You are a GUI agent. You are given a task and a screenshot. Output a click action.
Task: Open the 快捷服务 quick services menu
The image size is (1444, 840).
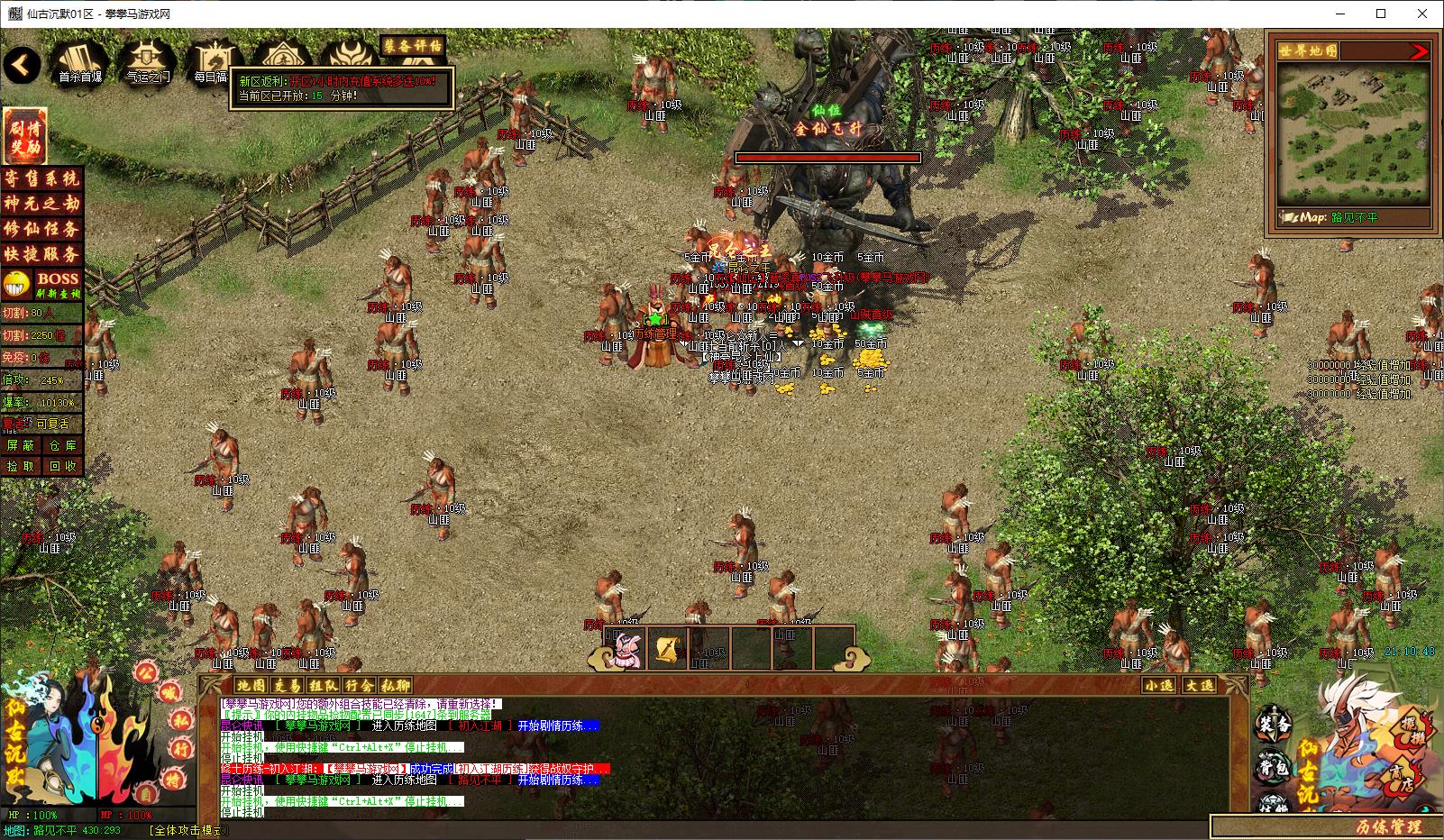(x=41, y=254)
